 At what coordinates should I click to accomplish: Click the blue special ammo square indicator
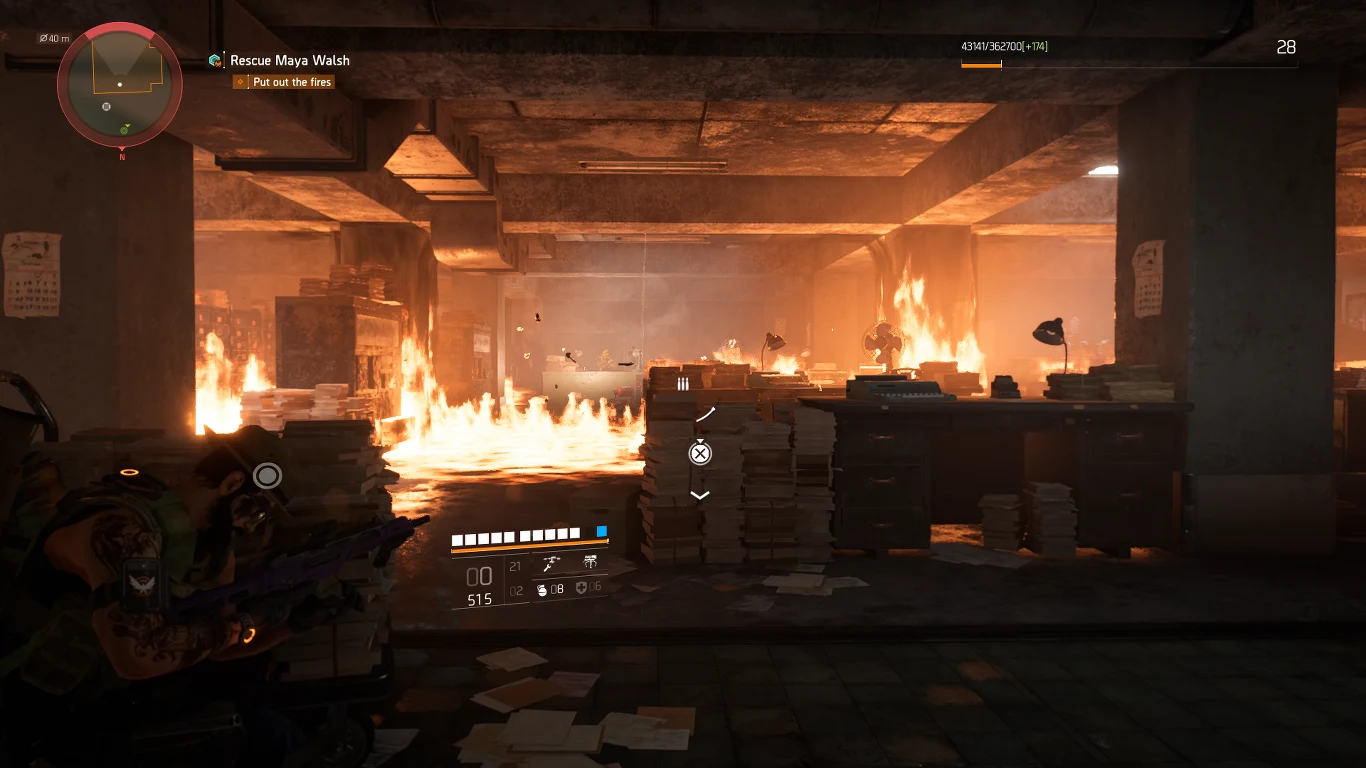(x=601, y=532)
